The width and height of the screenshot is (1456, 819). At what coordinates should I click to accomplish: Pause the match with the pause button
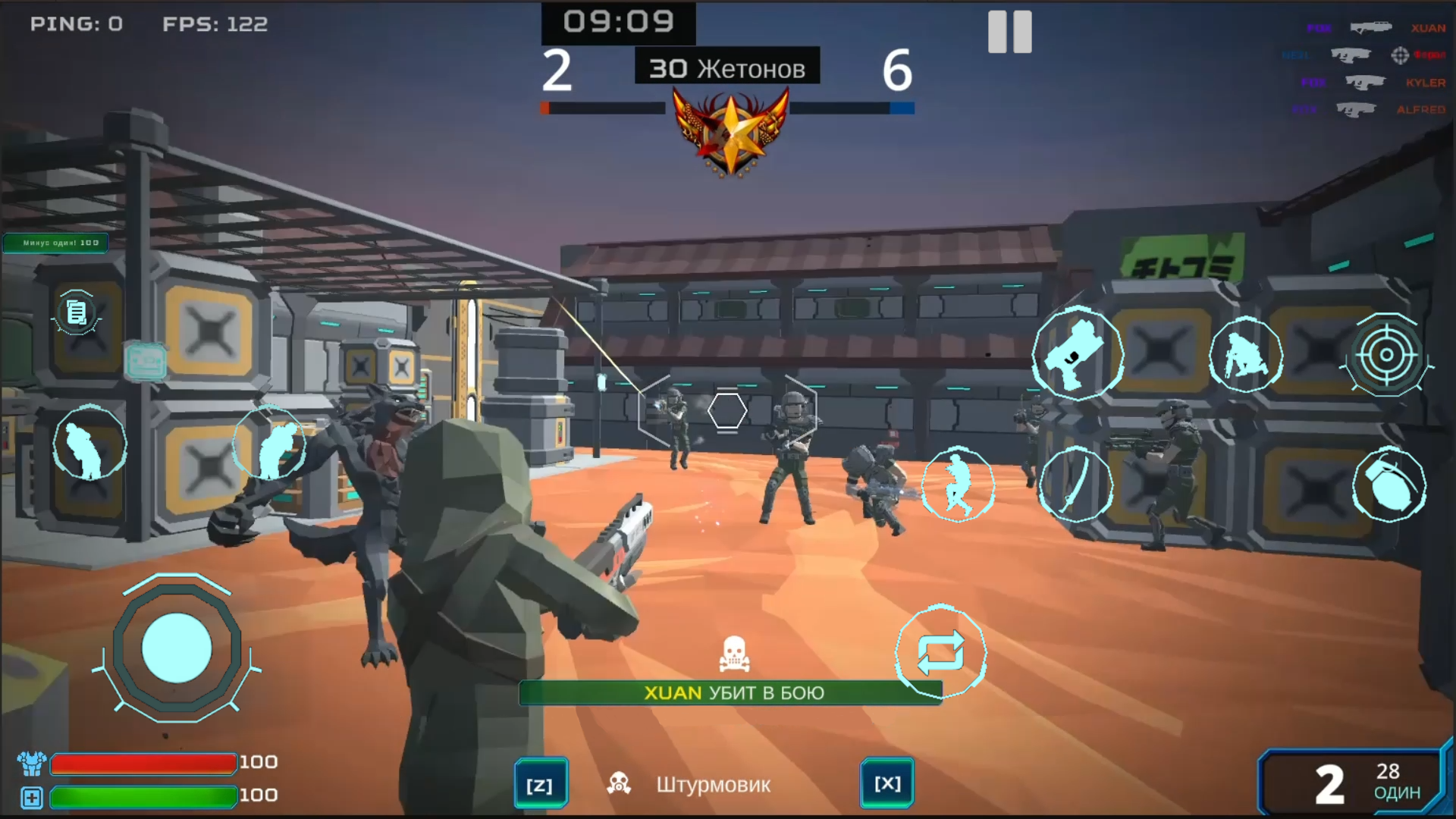pyautogui.click(x=1011, y=32)
